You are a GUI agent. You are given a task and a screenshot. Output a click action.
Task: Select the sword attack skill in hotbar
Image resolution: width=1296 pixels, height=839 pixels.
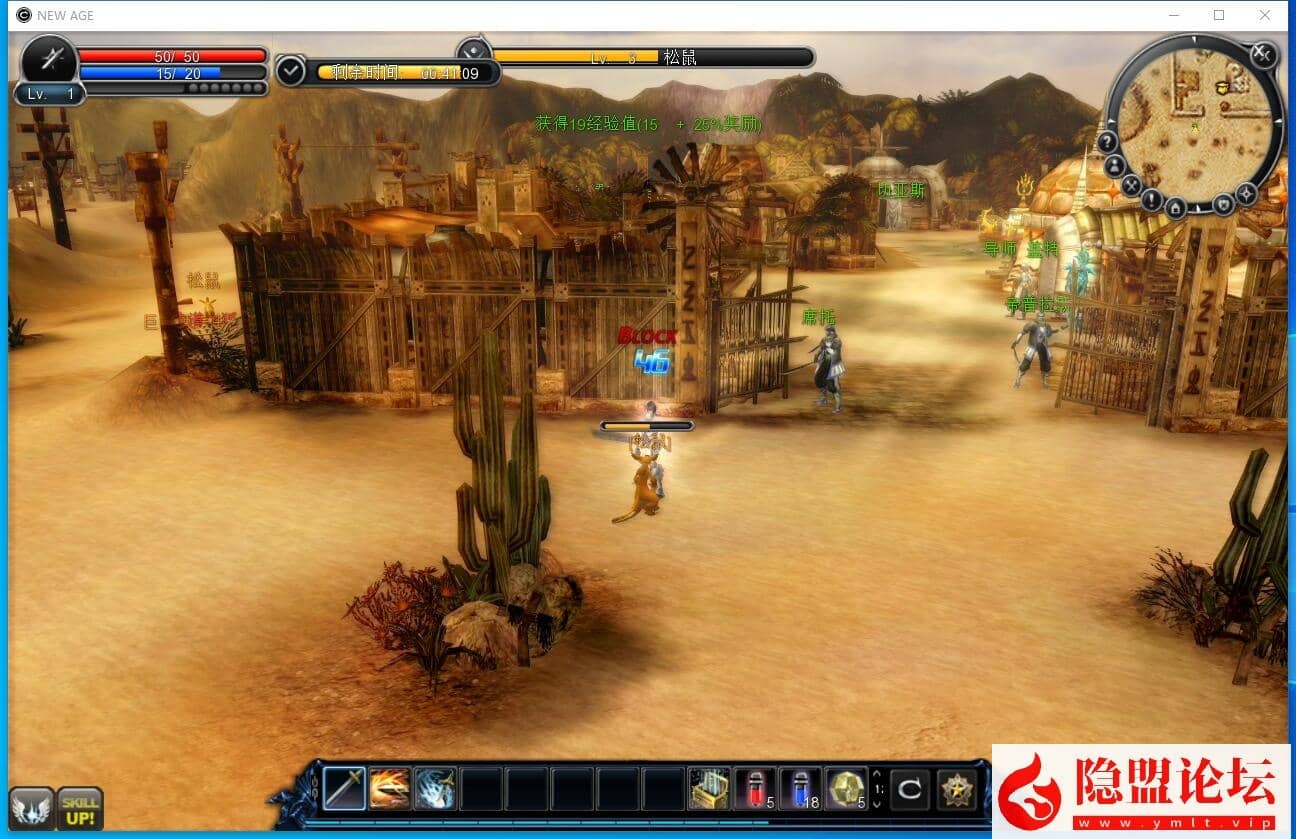click(344, 787)
